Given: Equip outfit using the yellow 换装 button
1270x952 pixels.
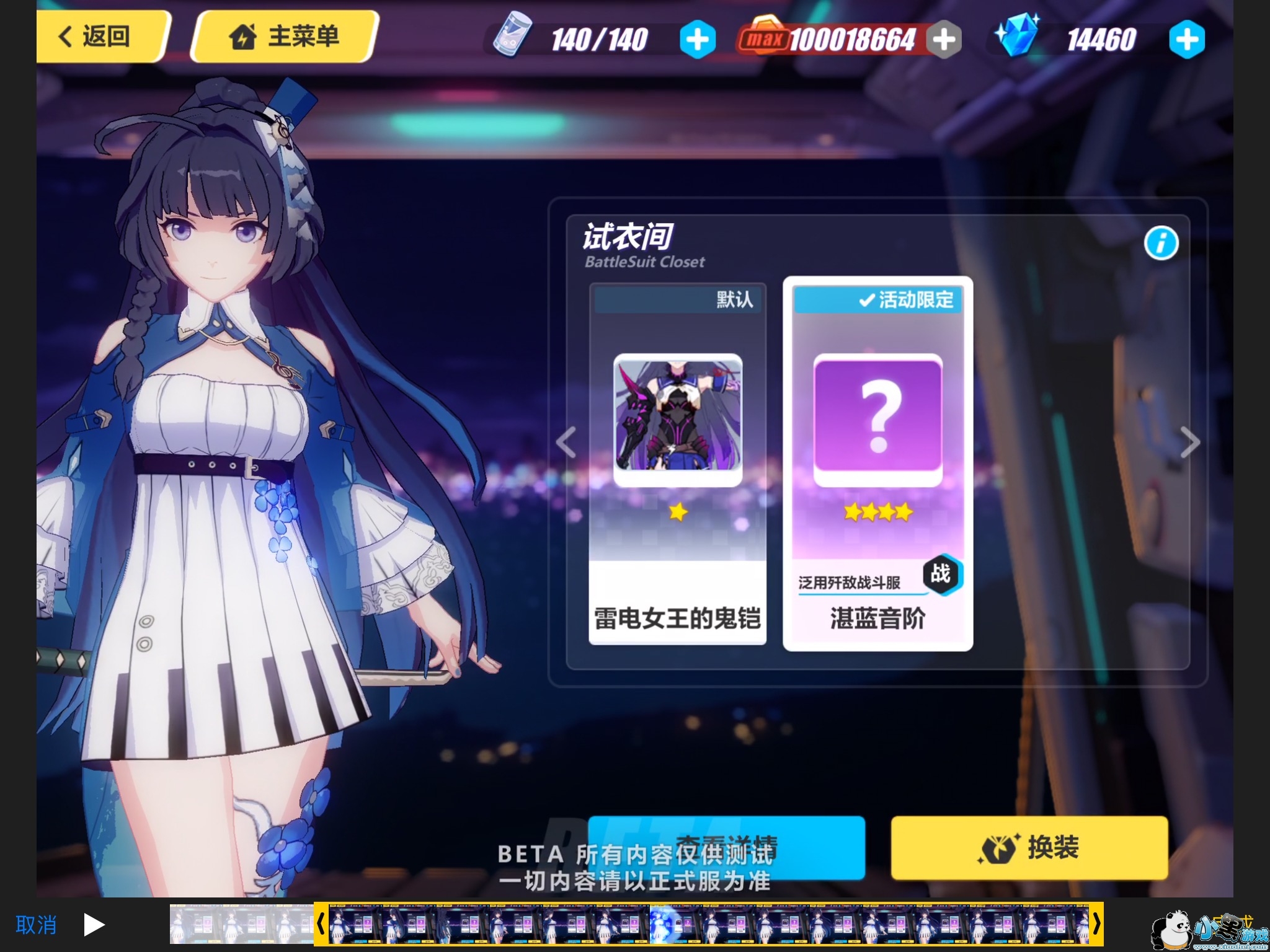Looking at the screenshot, I should pos(1029,847).
